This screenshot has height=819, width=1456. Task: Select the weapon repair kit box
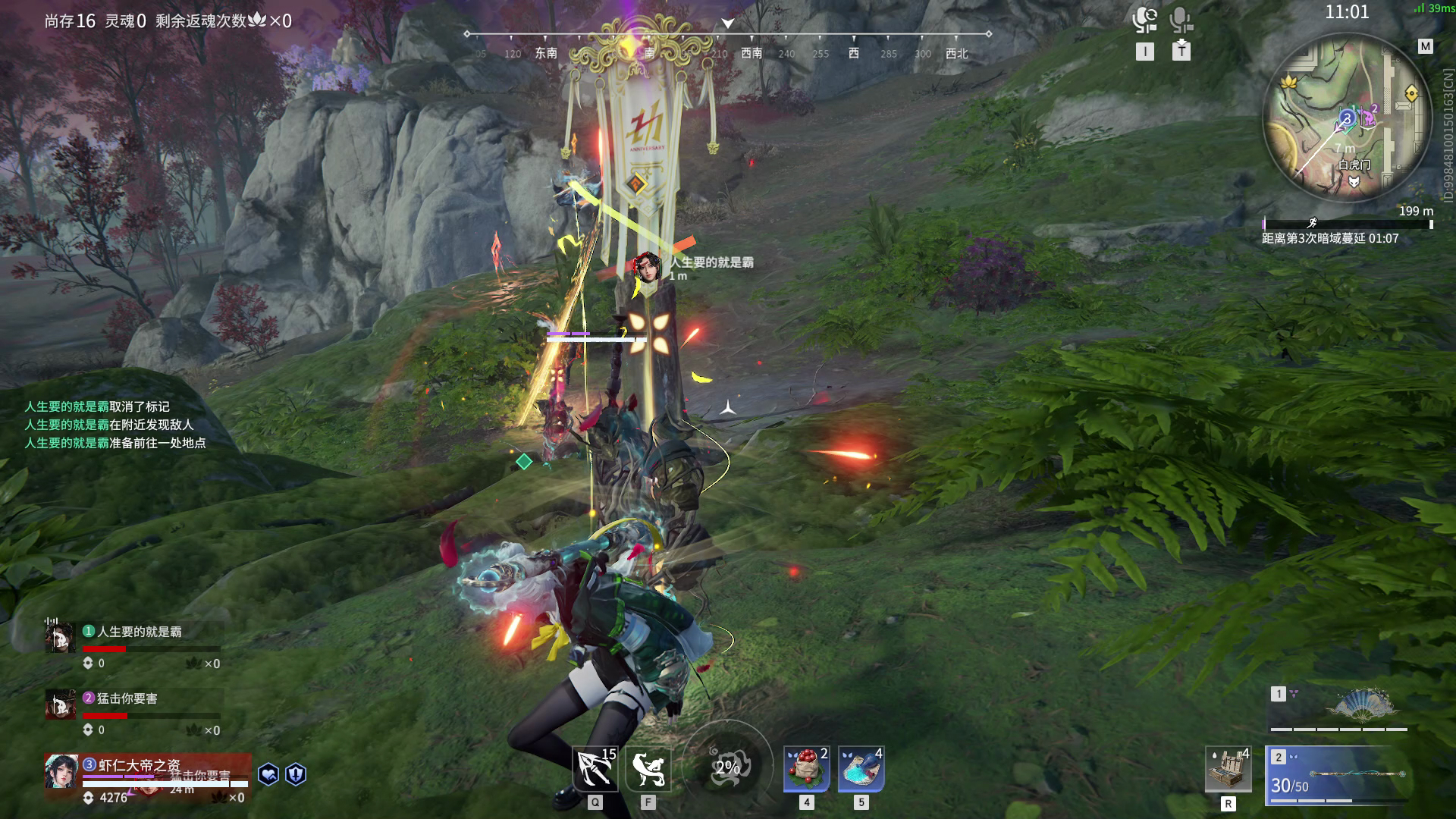[1228, 769]
